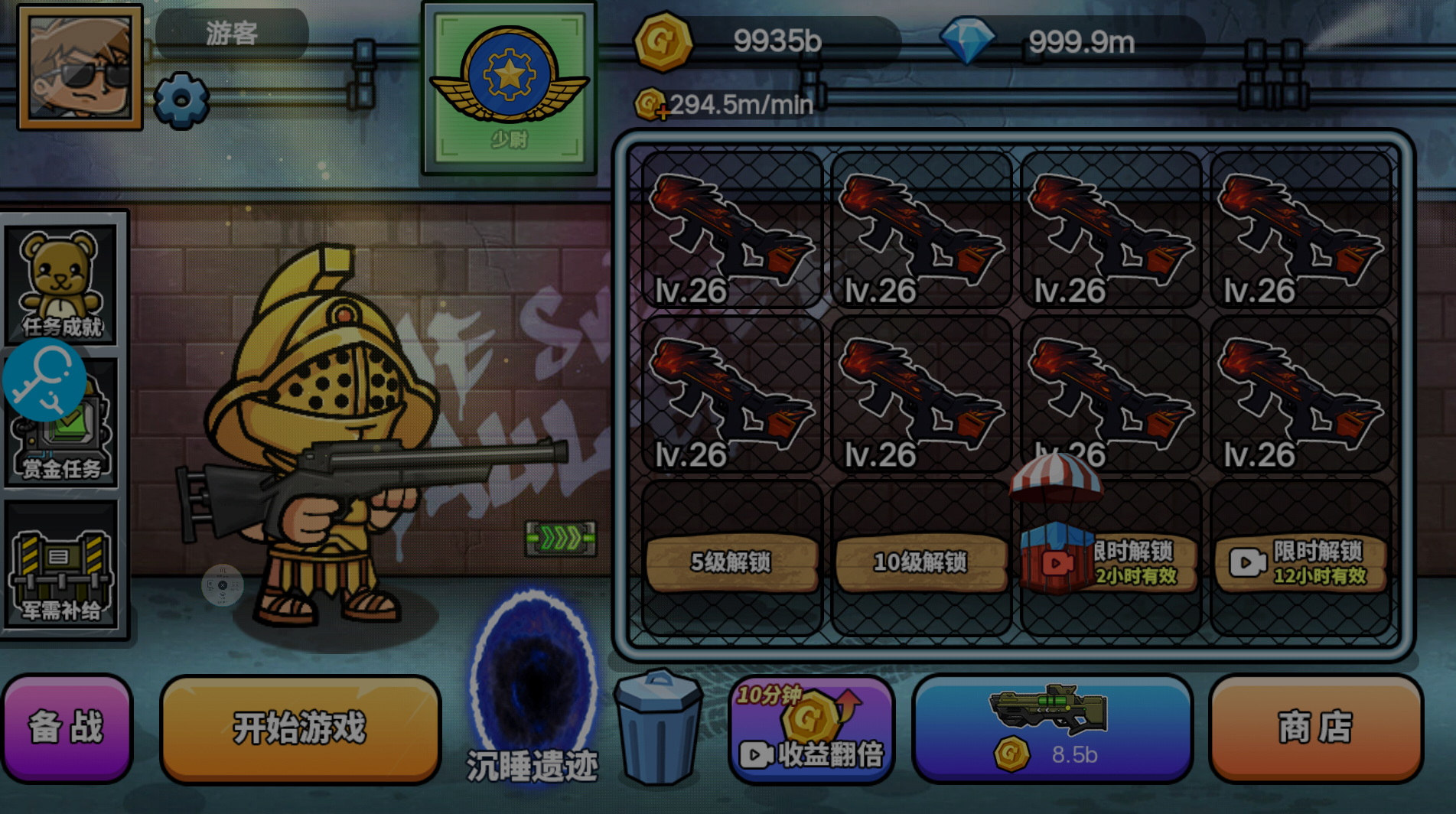Select the 5级解锁 locked slot

(x=731, y=562)
